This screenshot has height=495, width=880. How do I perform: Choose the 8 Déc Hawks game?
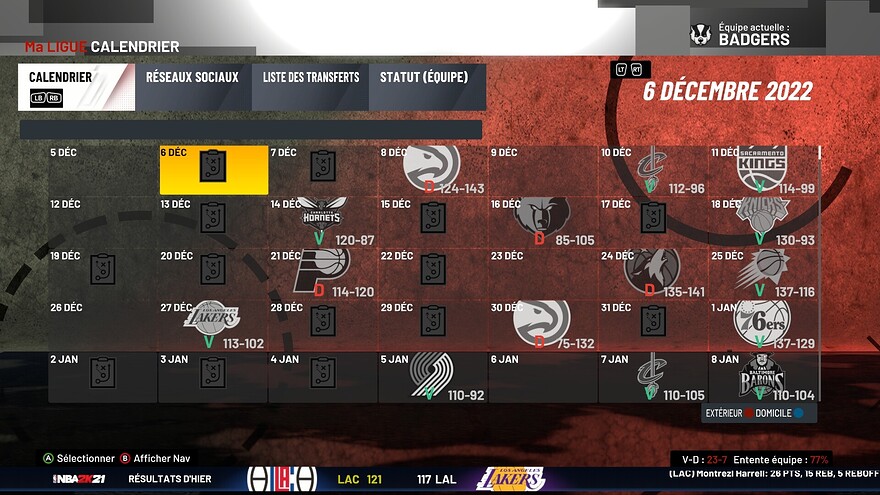[432, 169]
